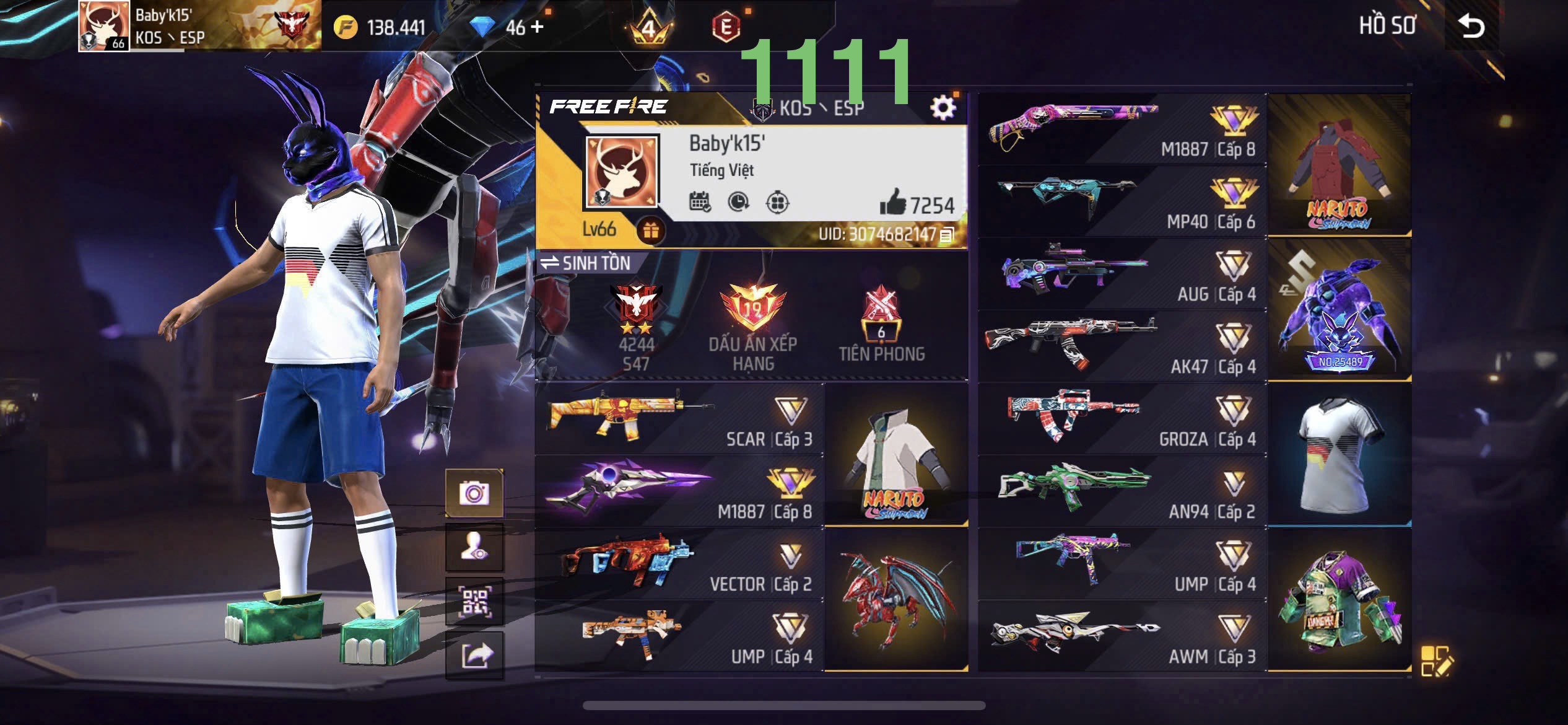Select the SCAR Cấp 3 skin
The width and height of the screenshot is (1568, 725).
pos(679,420)
